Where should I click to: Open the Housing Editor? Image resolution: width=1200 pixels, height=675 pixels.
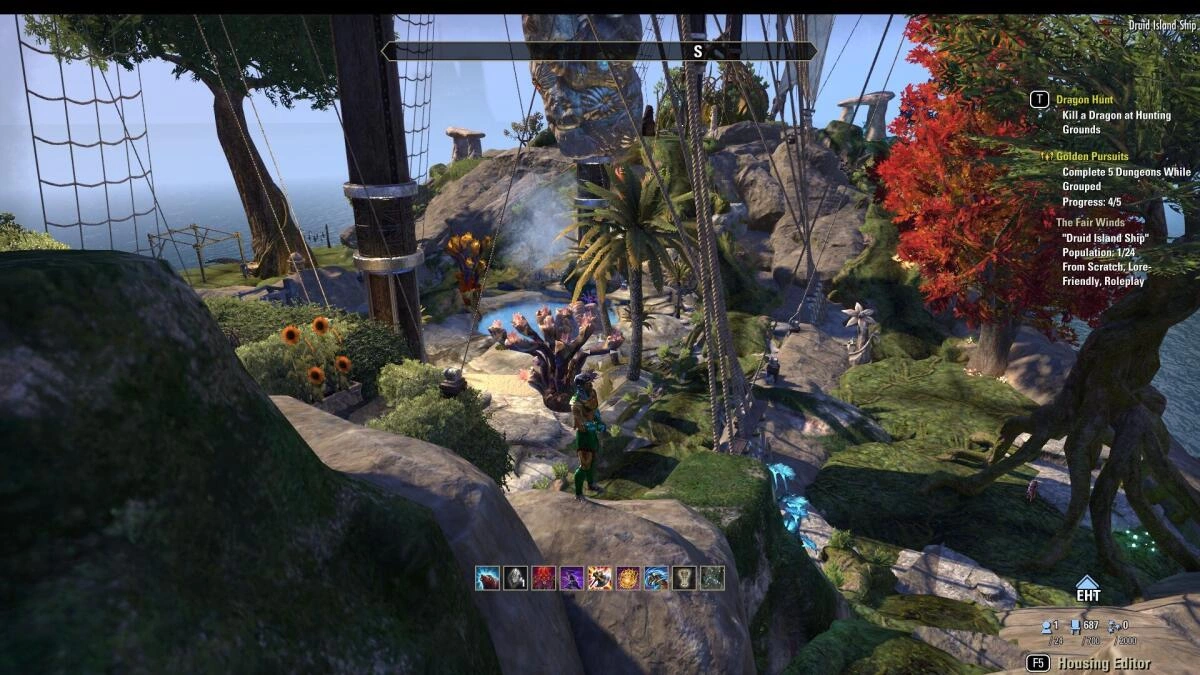pos(1104,663)
